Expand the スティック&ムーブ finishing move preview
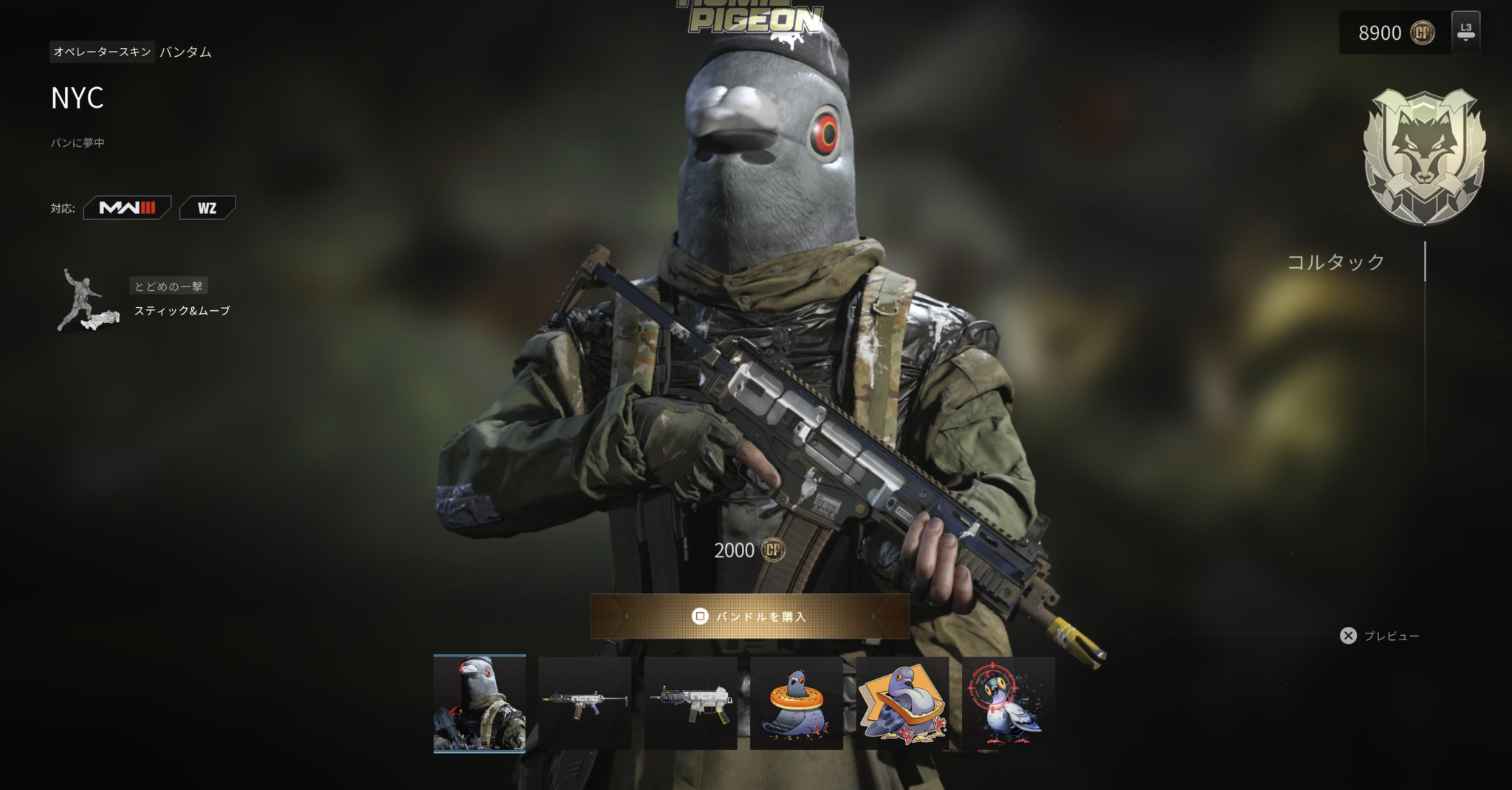The height and width of the screenshot is (790, 1512). [x=182, y=311]
